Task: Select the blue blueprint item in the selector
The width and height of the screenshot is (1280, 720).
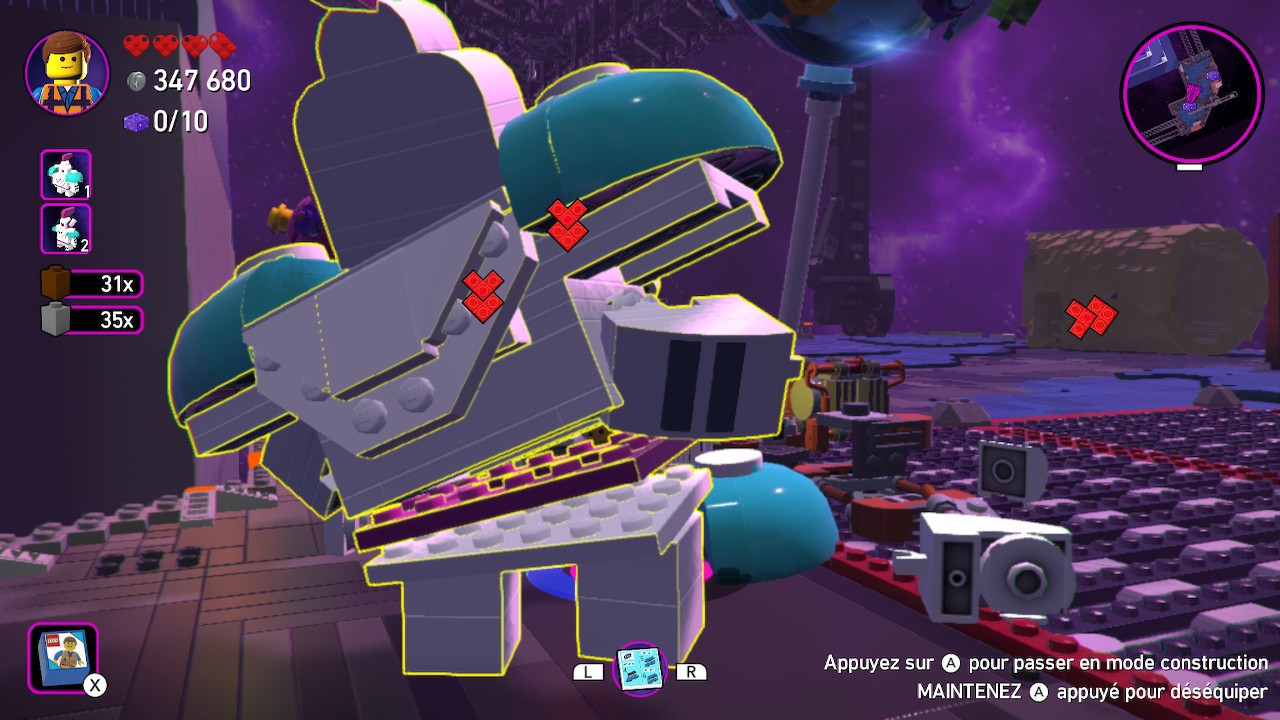Action: click(639, 669)
